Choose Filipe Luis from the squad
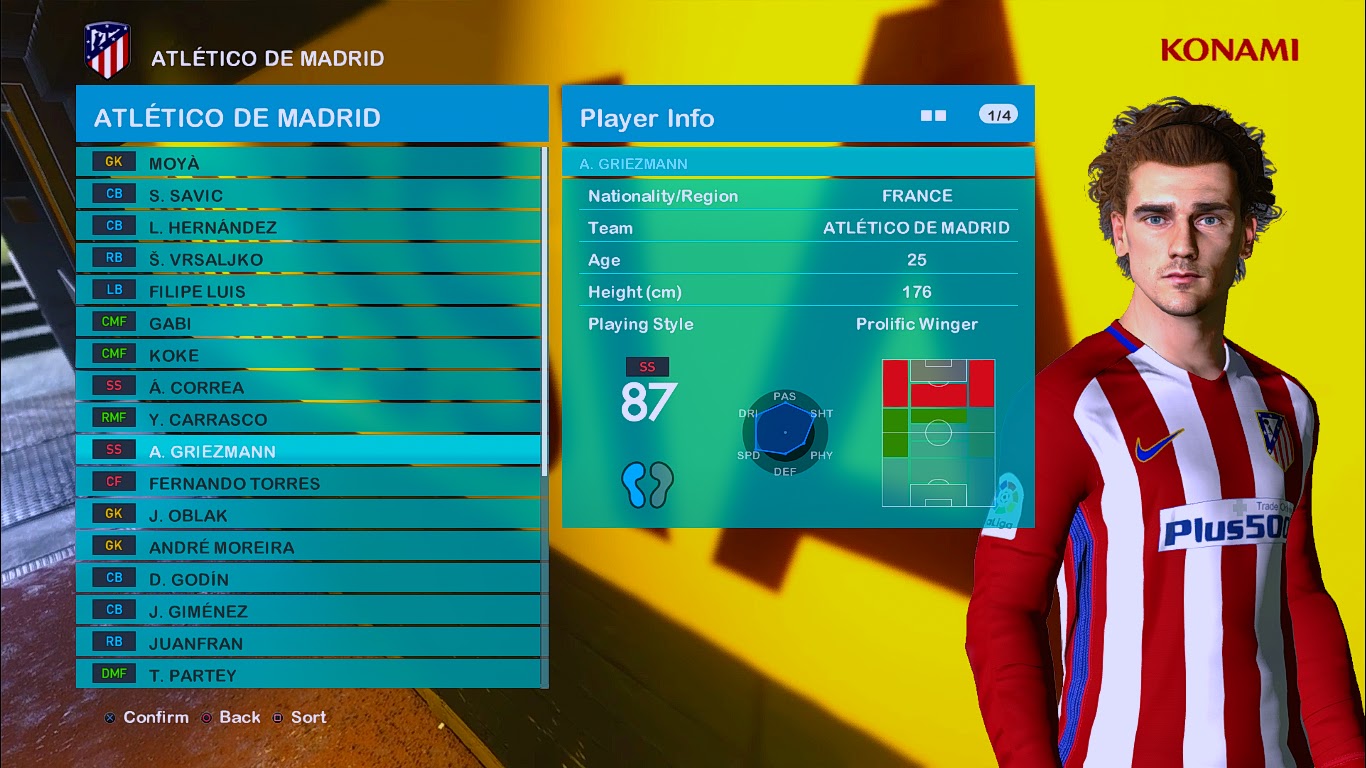This screenshot has height=768, width=1366. (308, 291)
